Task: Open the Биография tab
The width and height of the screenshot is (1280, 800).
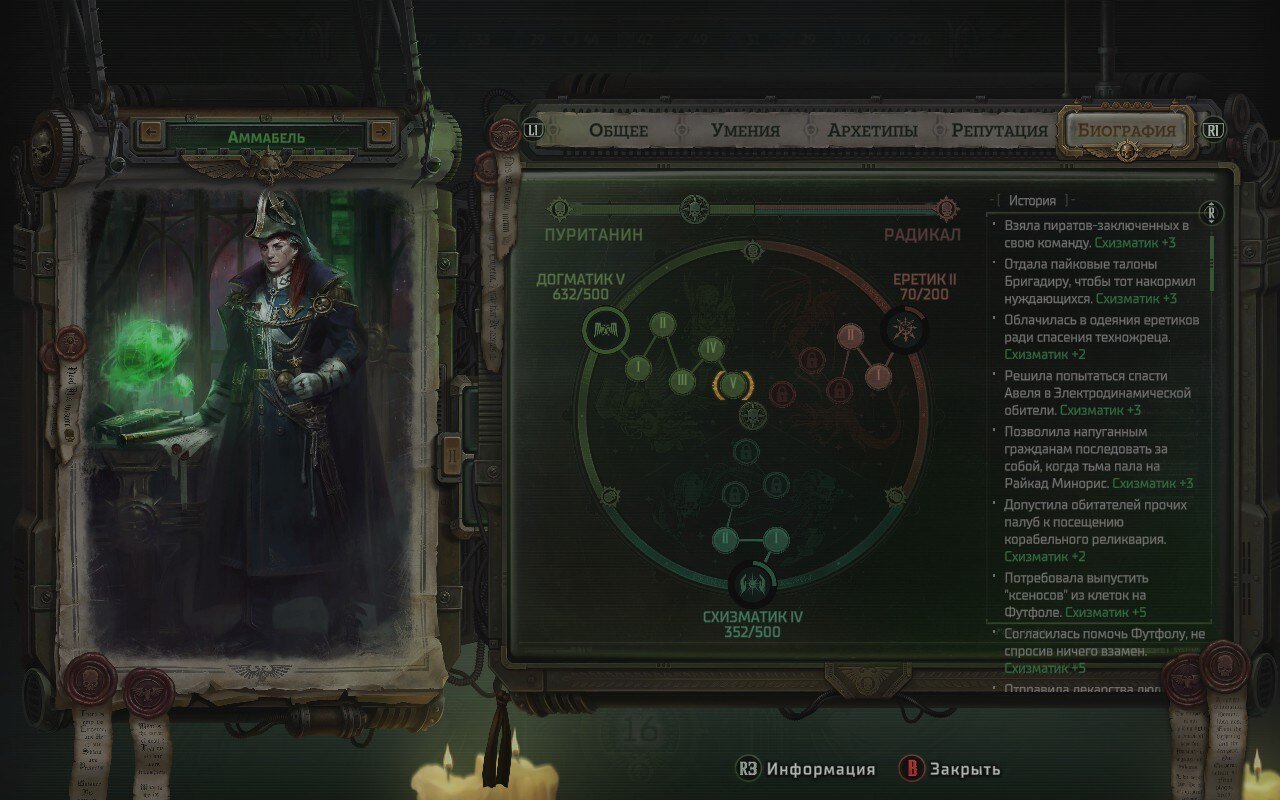Action: 1125,130
